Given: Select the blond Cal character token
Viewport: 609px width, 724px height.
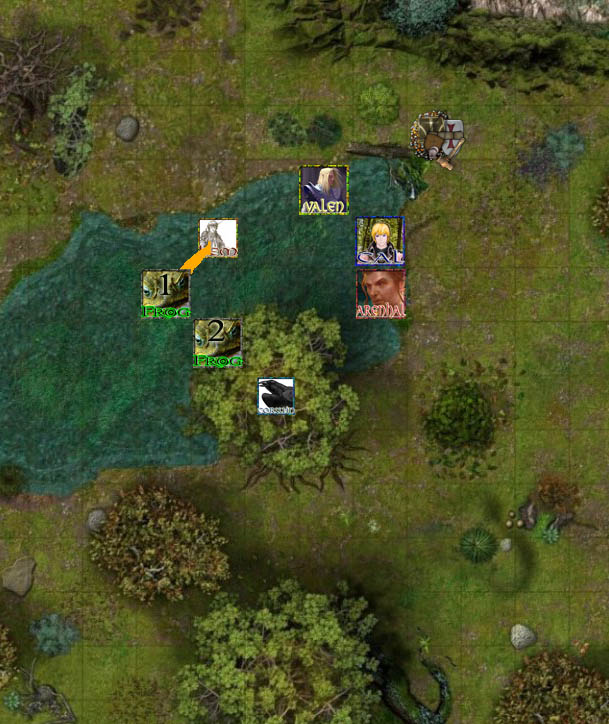Looking at the screenshot, I should [x=381, y=242].
